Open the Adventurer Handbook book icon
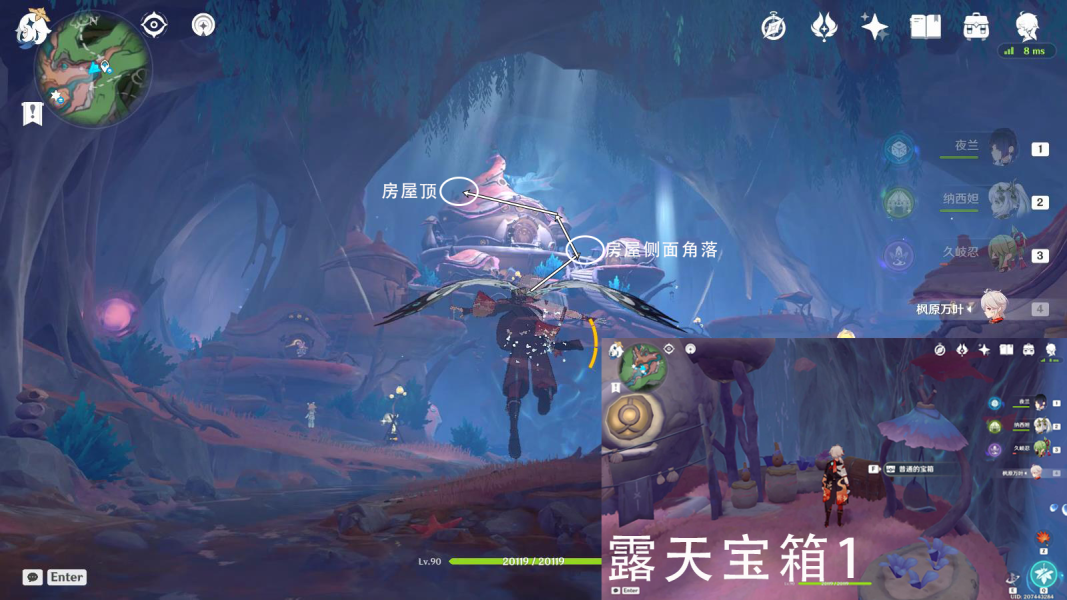Screen dimensions: 1067x600 tap(925, 27)
